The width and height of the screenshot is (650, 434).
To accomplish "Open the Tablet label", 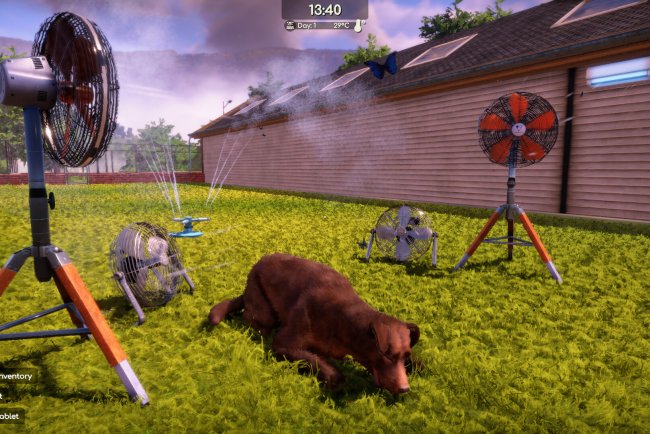I will [x=10, y=415].
